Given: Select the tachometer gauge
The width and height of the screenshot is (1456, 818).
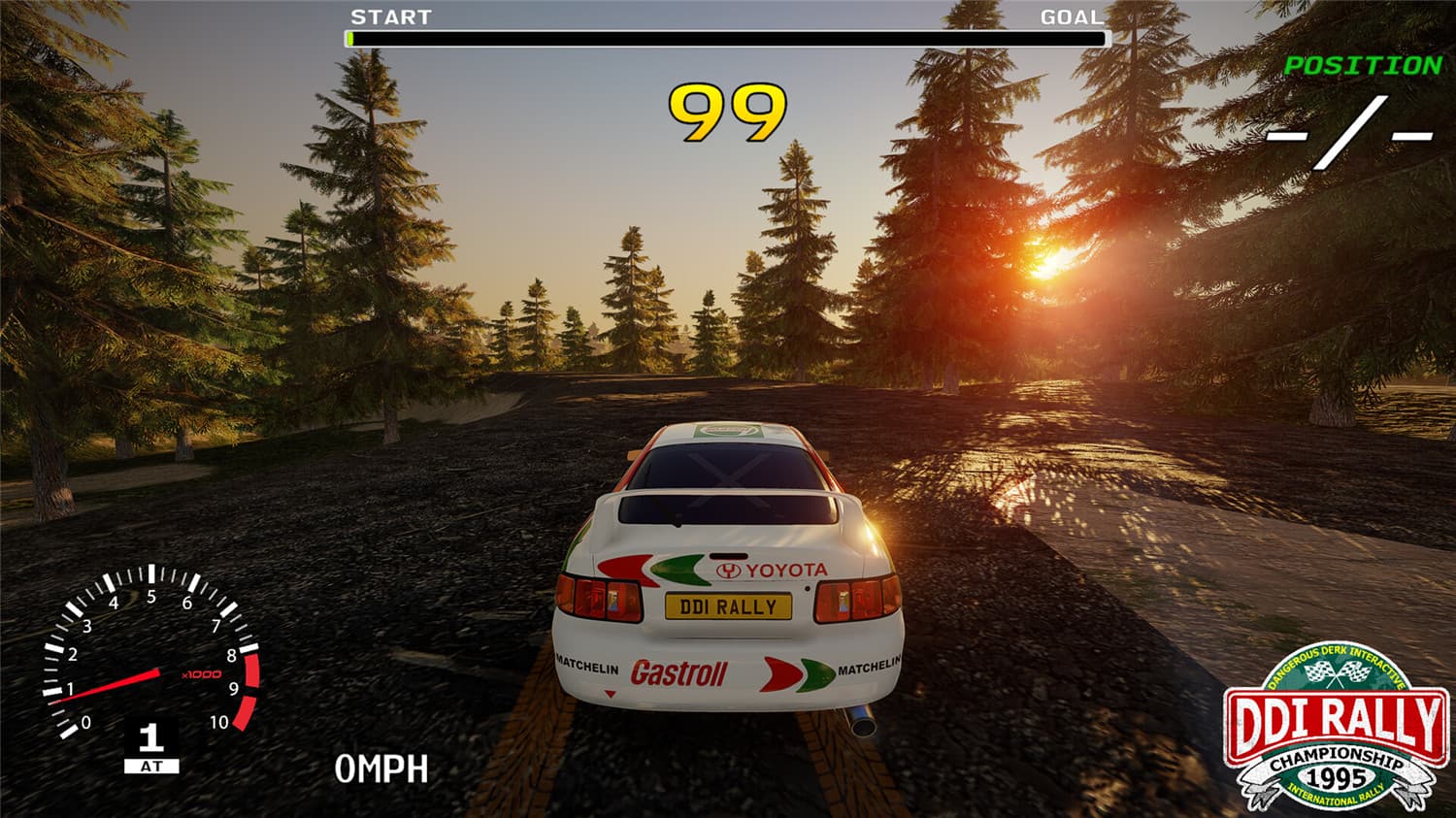Looking at the screenshot, I should coord(150,660).
